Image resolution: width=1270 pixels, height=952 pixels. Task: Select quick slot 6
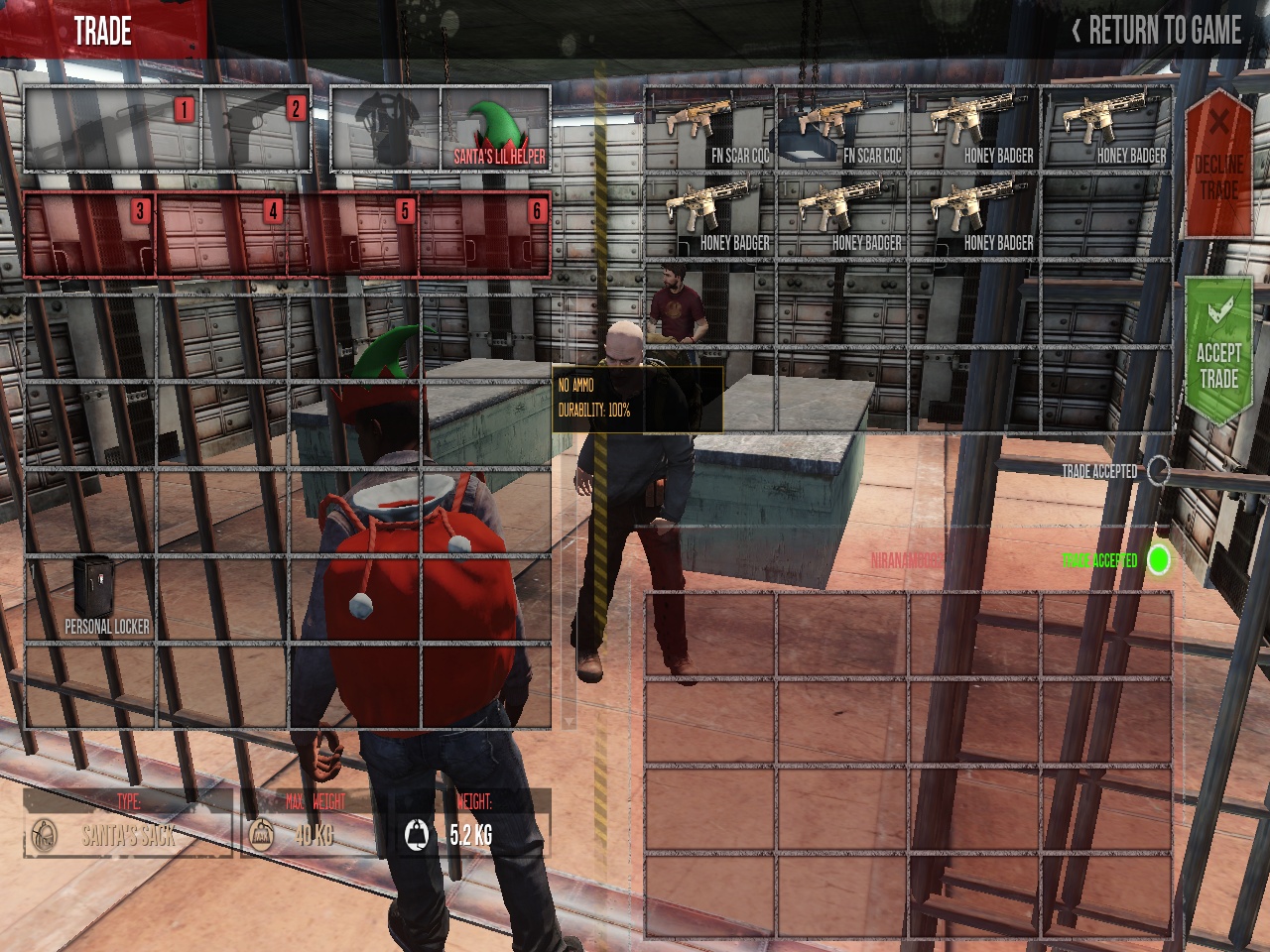click(485, 234)
